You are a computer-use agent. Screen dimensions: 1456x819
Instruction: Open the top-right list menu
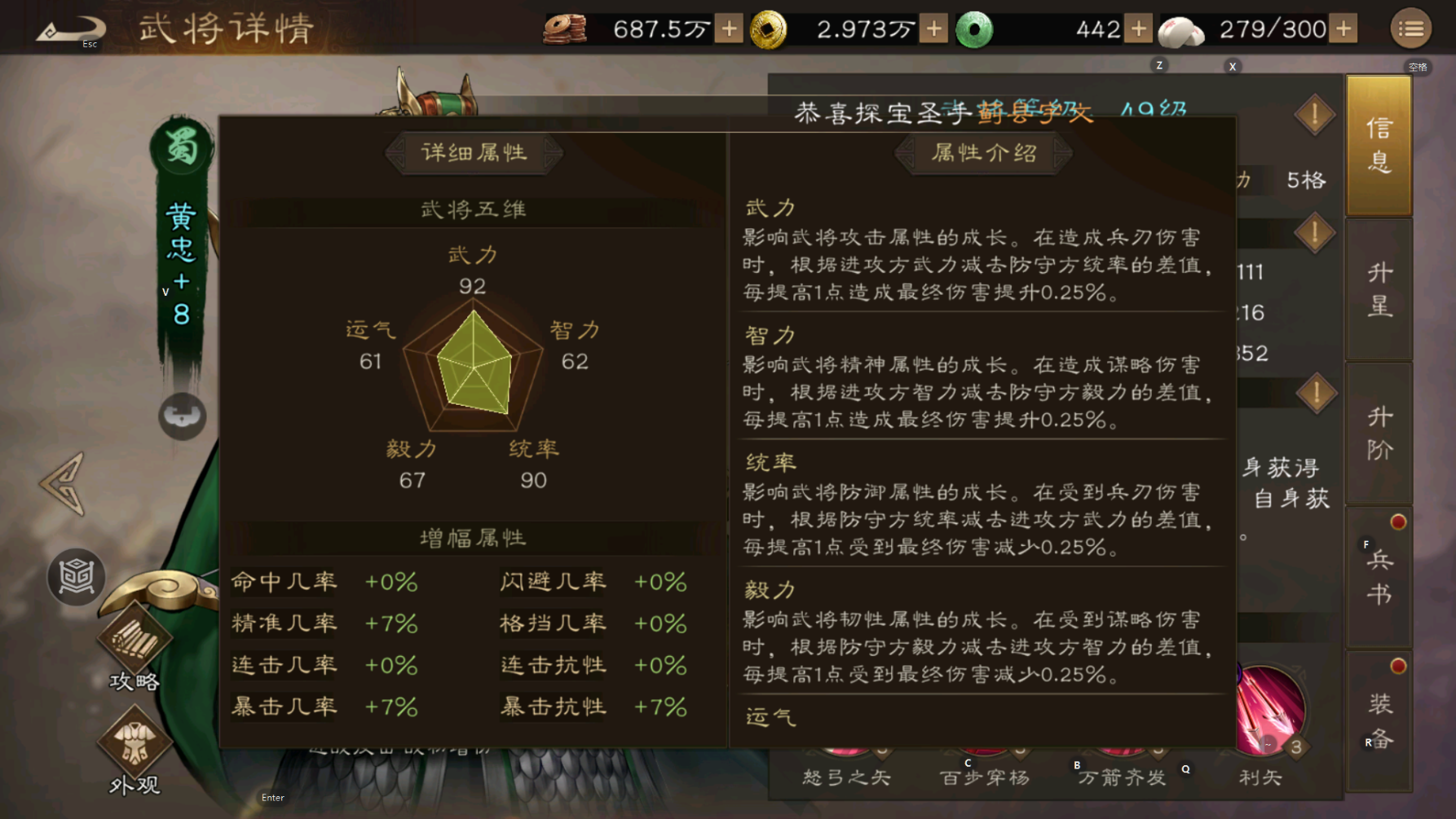(1410, 29)
